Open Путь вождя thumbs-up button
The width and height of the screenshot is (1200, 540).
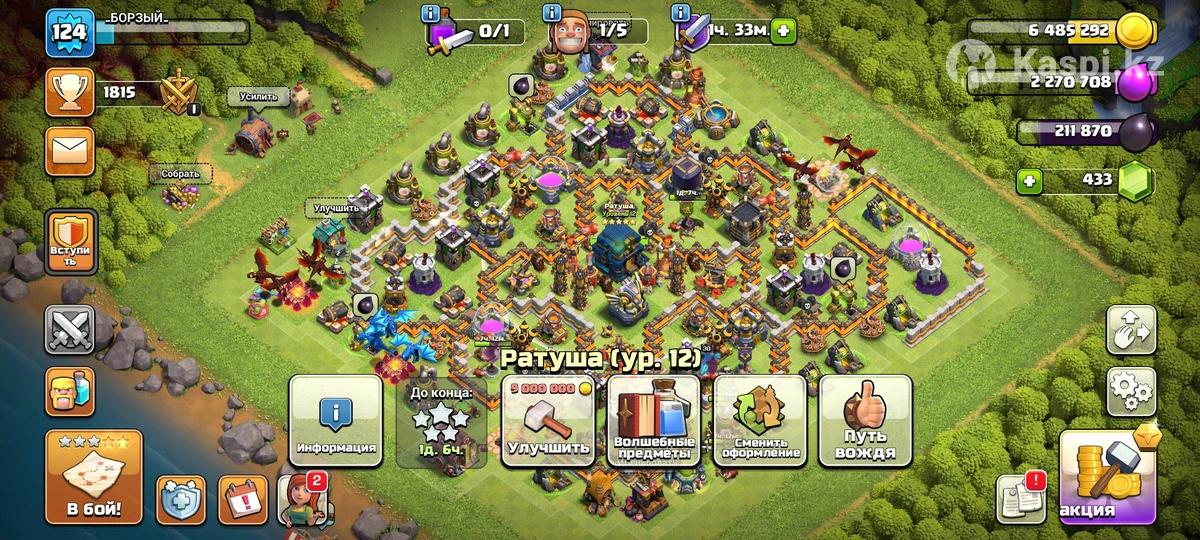(x=866, y=421)
